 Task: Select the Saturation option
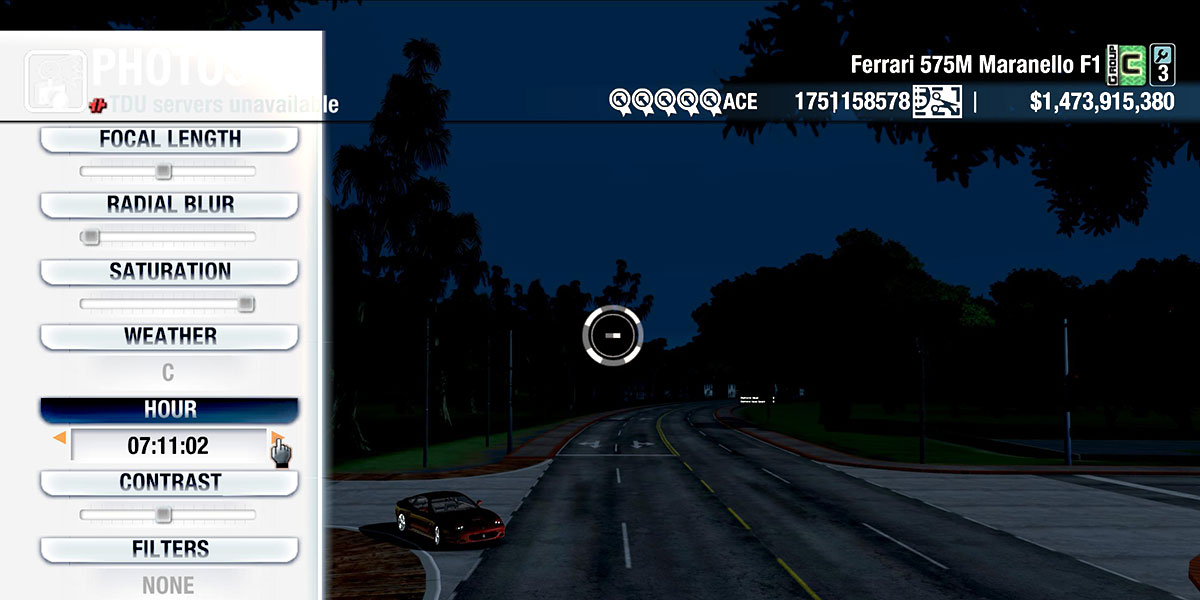(169, 271)
